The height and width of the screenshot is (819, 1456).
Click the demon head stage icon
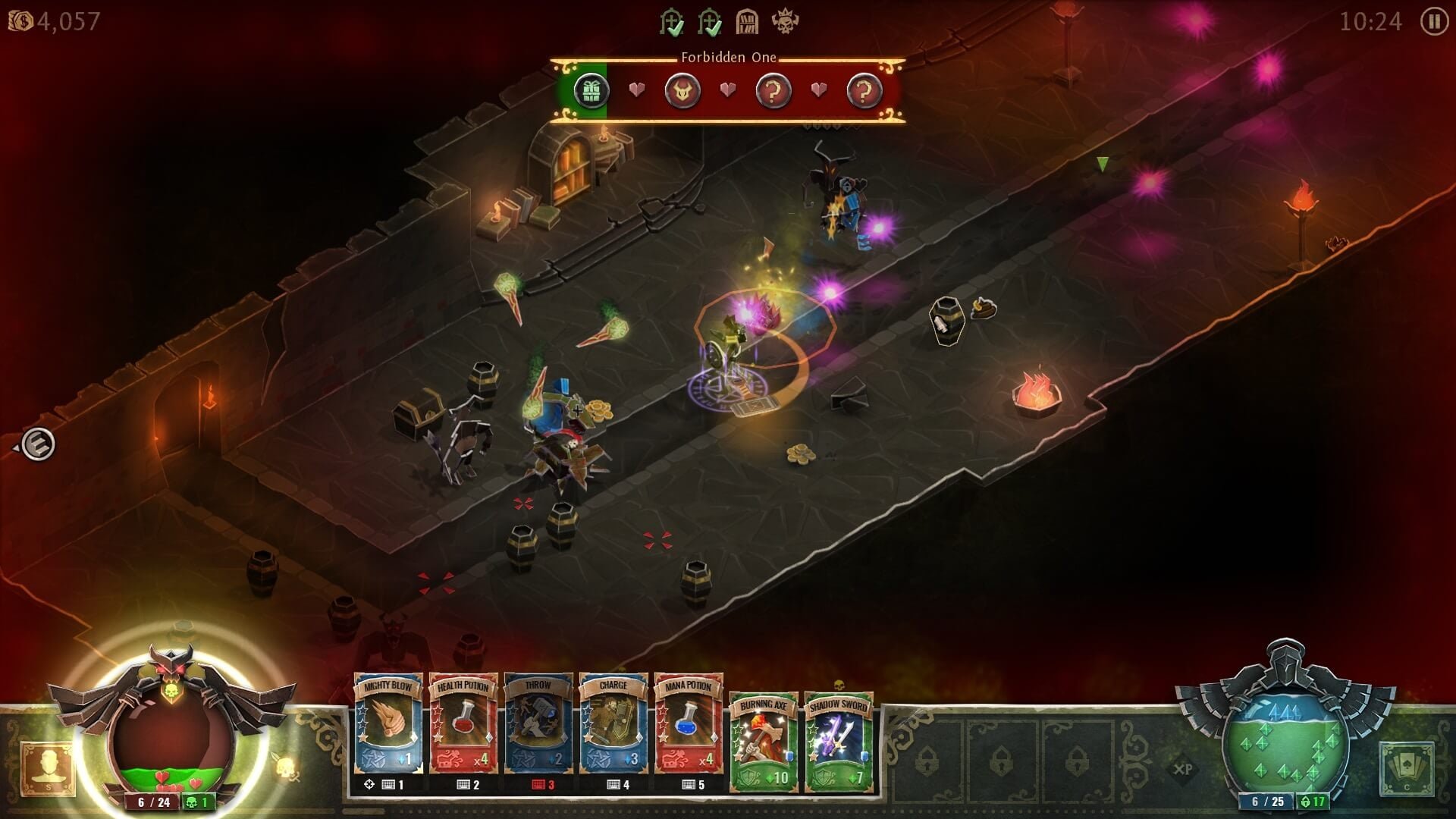point(682,92)
